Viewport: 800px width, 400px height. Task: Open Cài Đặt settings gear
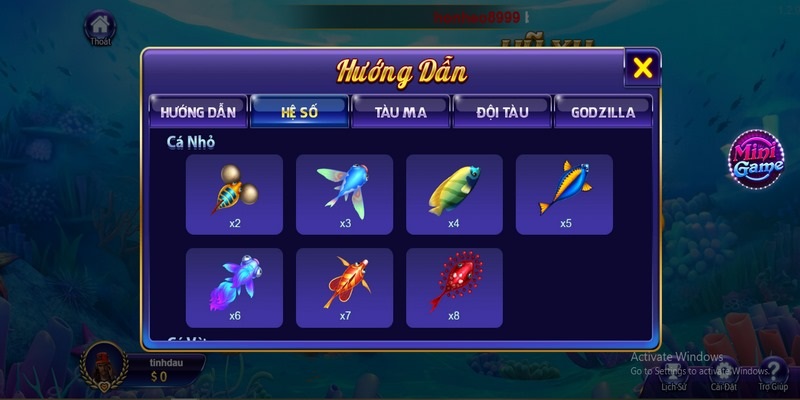click(x=724, y=372)
